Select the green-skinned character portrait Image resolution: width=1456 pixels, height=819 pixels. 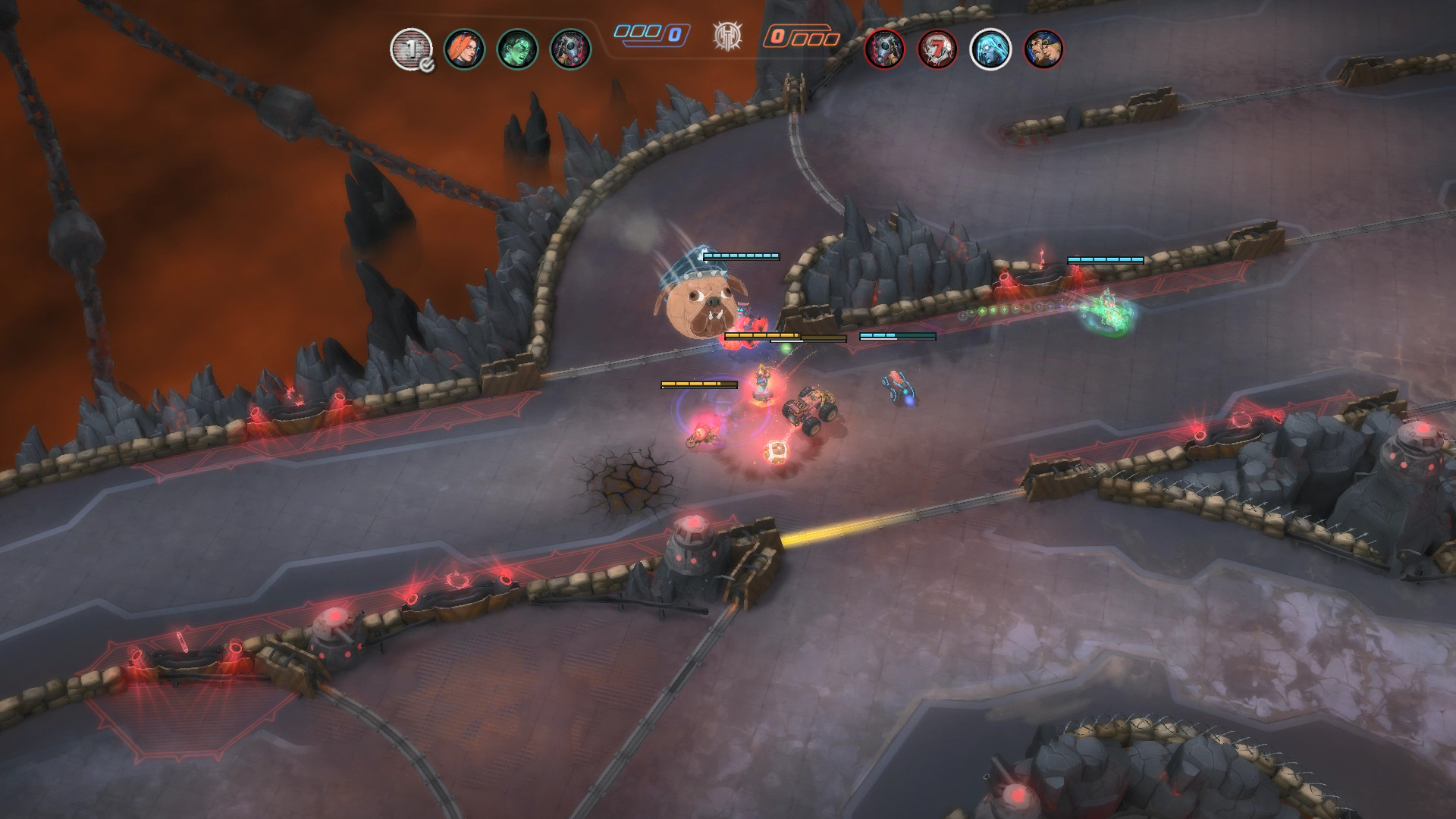click(x=517, y=49)
